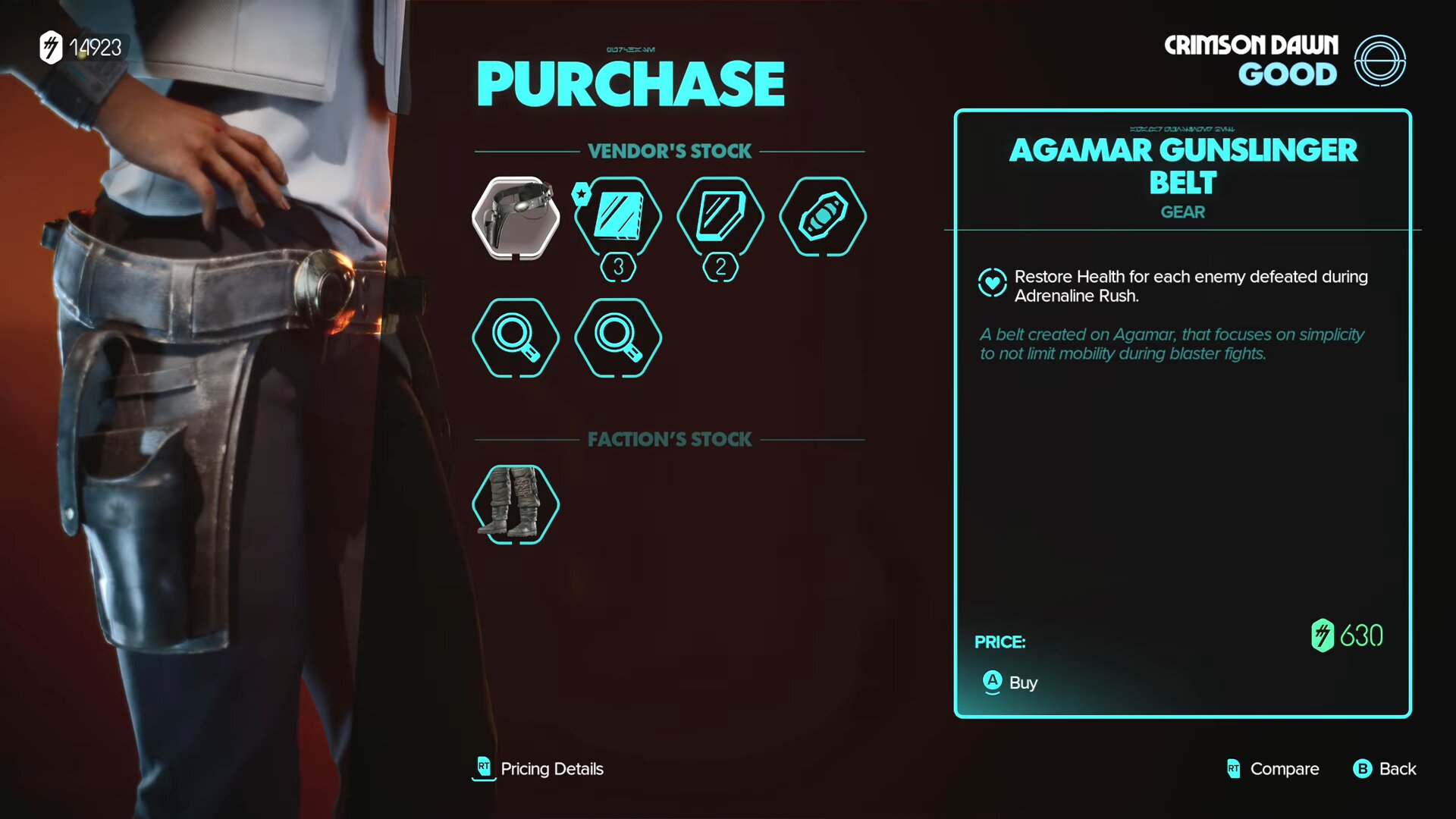
Task: Go back from the purchase screen
Action: click(x=1385, y=769)
